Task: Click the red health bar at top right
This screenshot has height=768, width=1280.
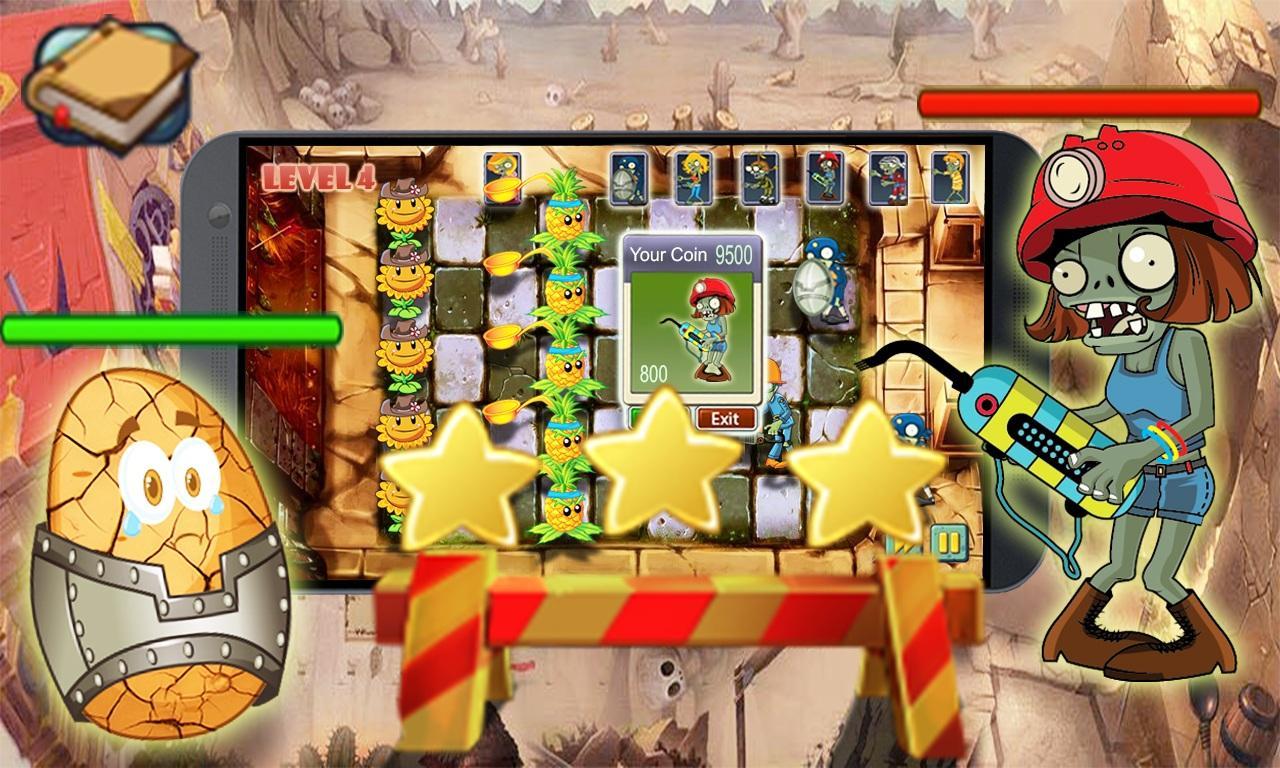Action: coord(1090,100)
